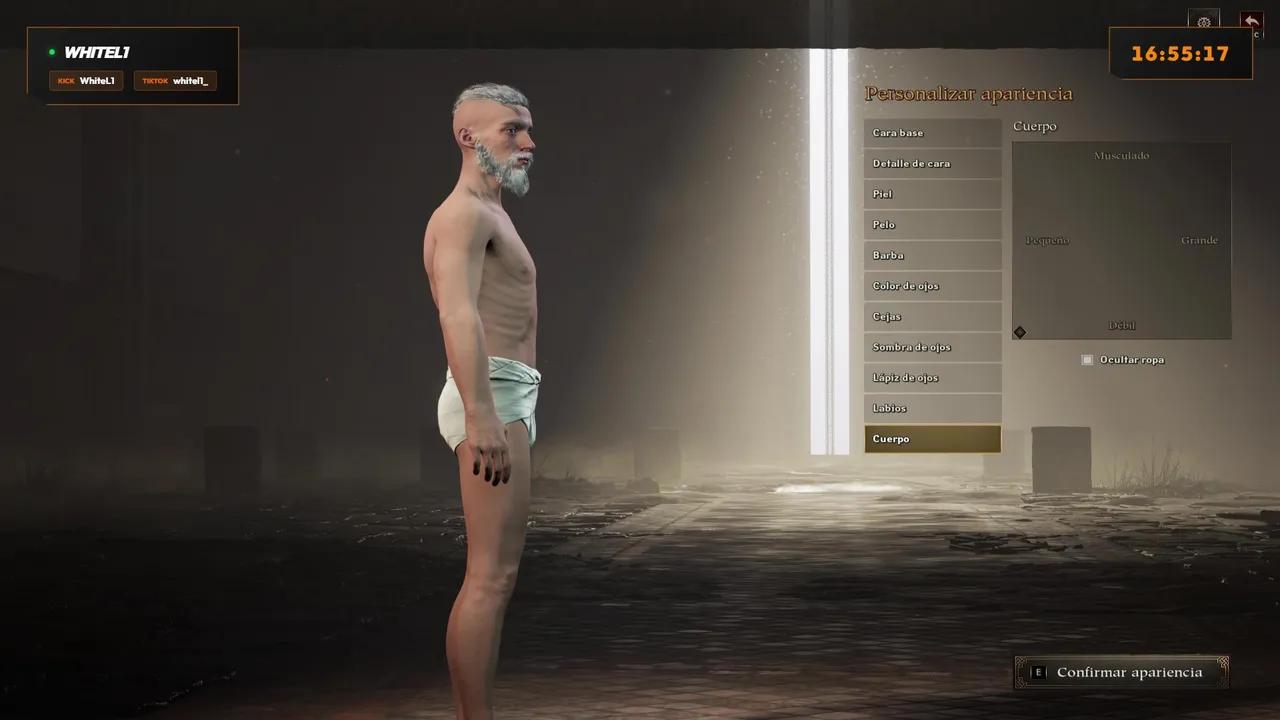Image resolution: width=1280 pixels, height=720 pixels.
Task: Open the Piel customization section
Action: pyautogui.click(x=932, y=194)
